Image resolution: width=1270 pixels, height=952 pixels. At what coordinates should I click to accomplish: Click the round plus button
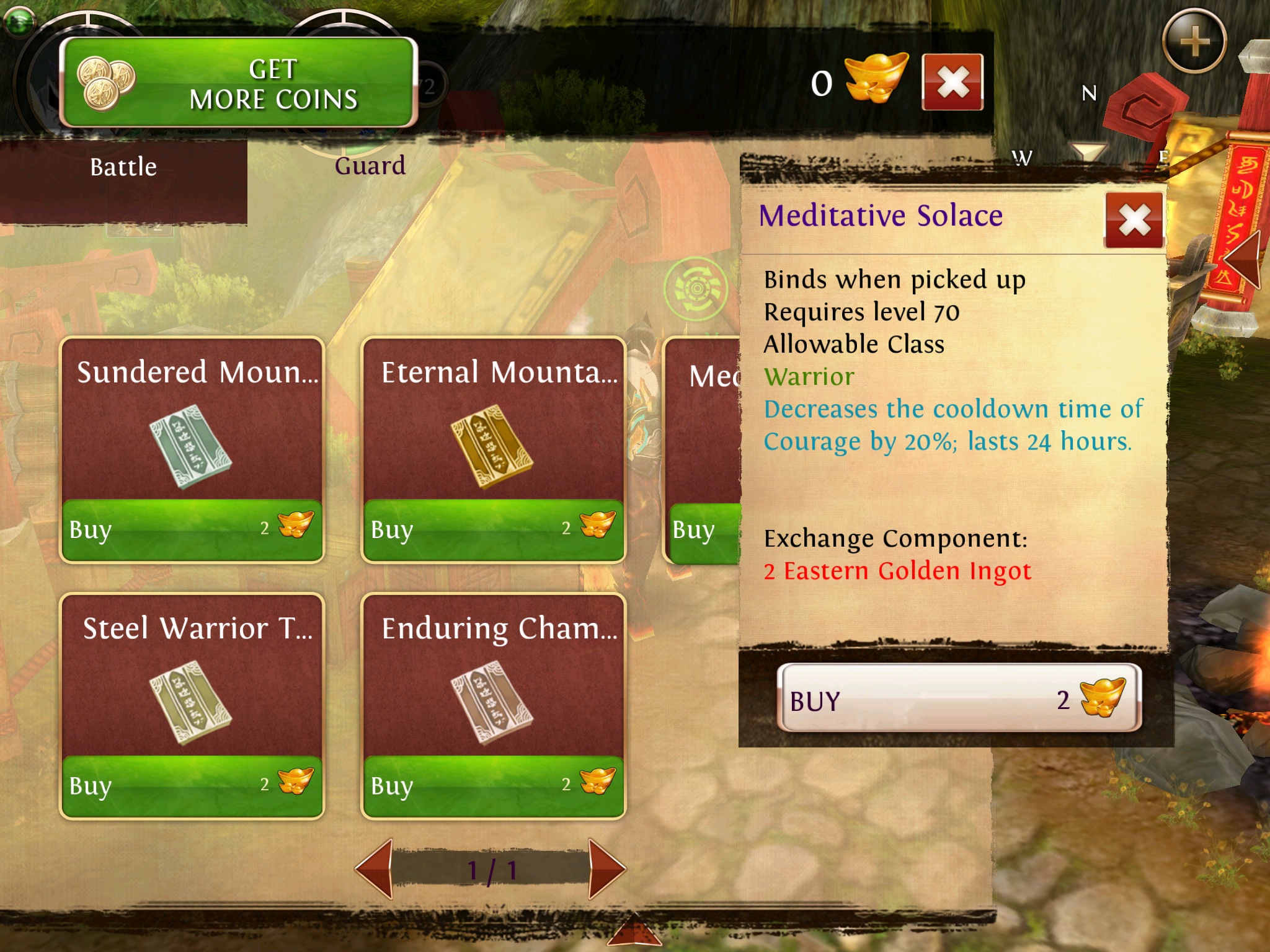pos(1194,42)
